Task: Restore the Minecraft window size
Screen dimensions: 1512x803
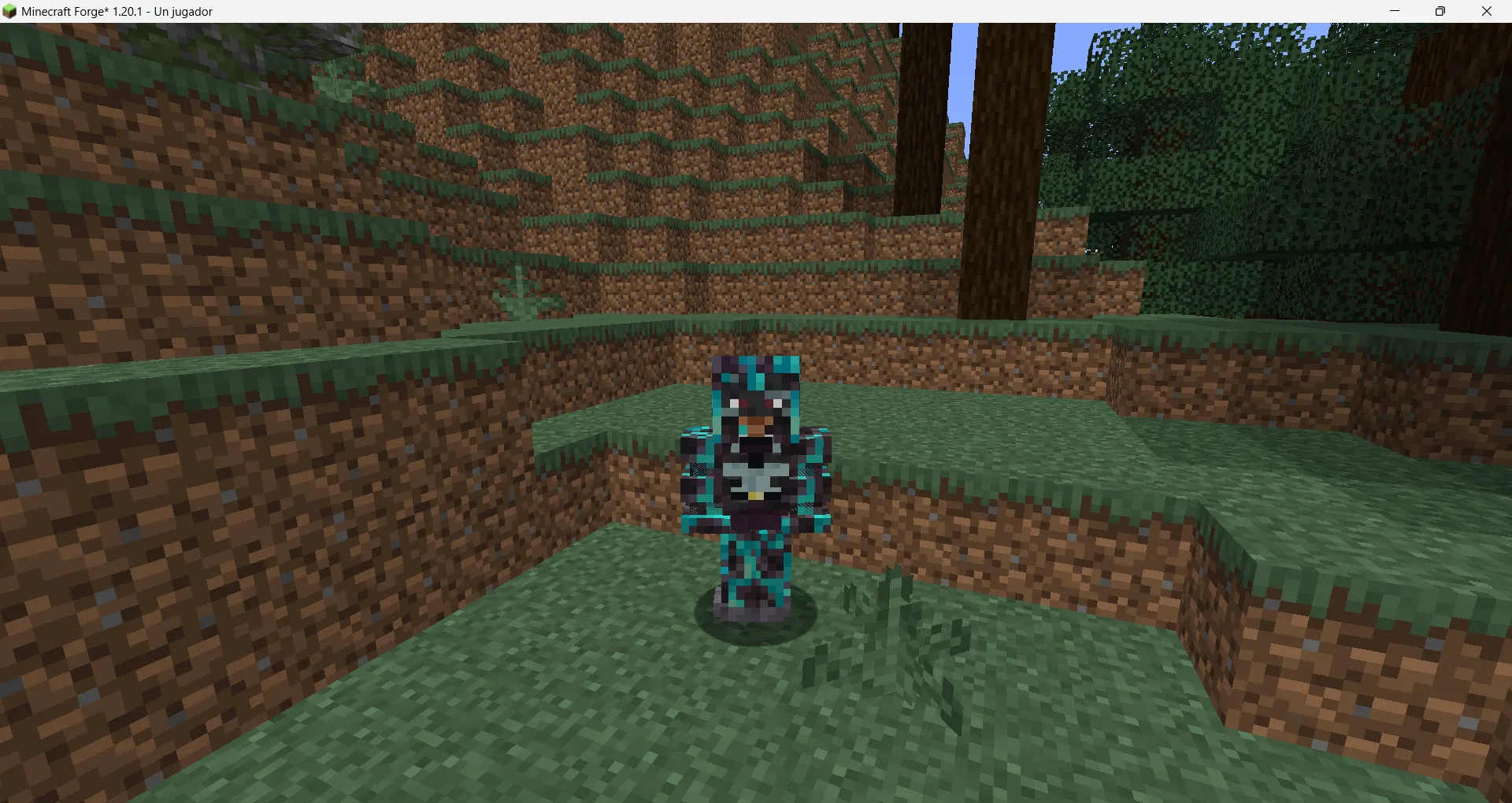Action: [x=1440, y=11]
